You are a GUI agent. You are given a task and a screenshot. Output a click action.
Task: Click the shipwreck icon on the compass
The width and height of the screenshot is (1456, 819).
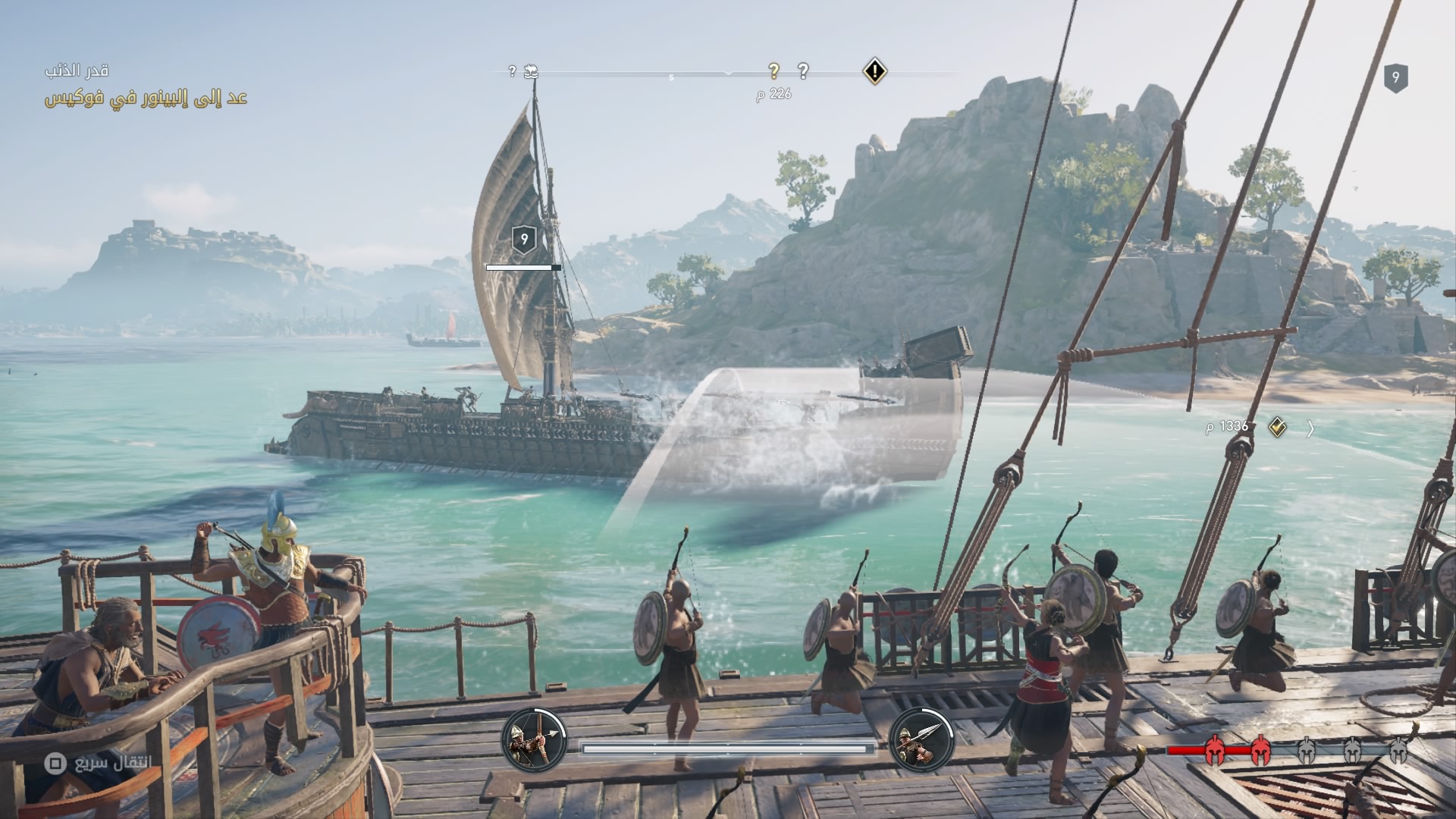(531, 71)
